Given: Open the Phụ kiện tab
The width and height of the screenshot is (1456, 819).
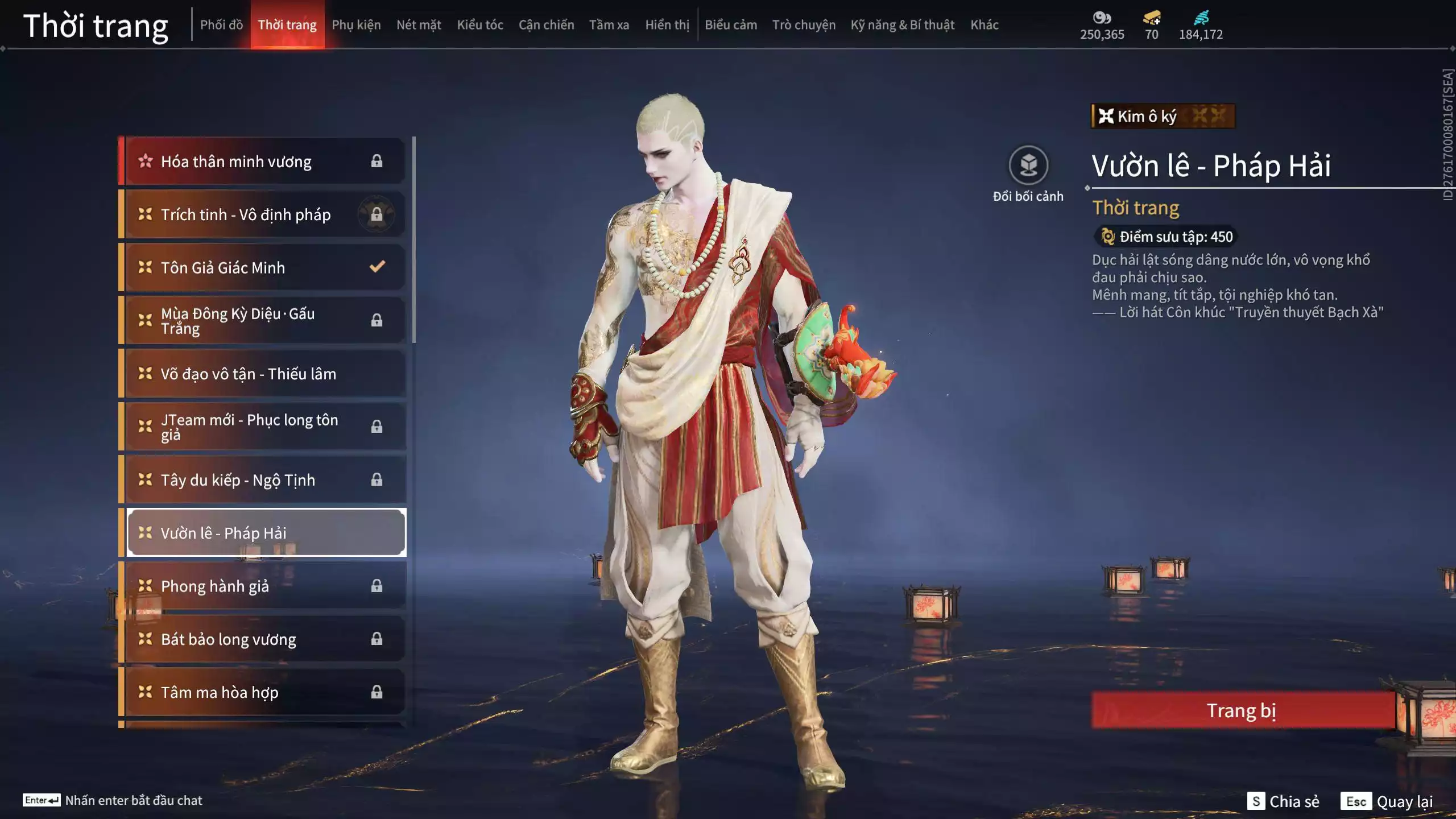Looking at the screenshot, I should pos(356,25).
